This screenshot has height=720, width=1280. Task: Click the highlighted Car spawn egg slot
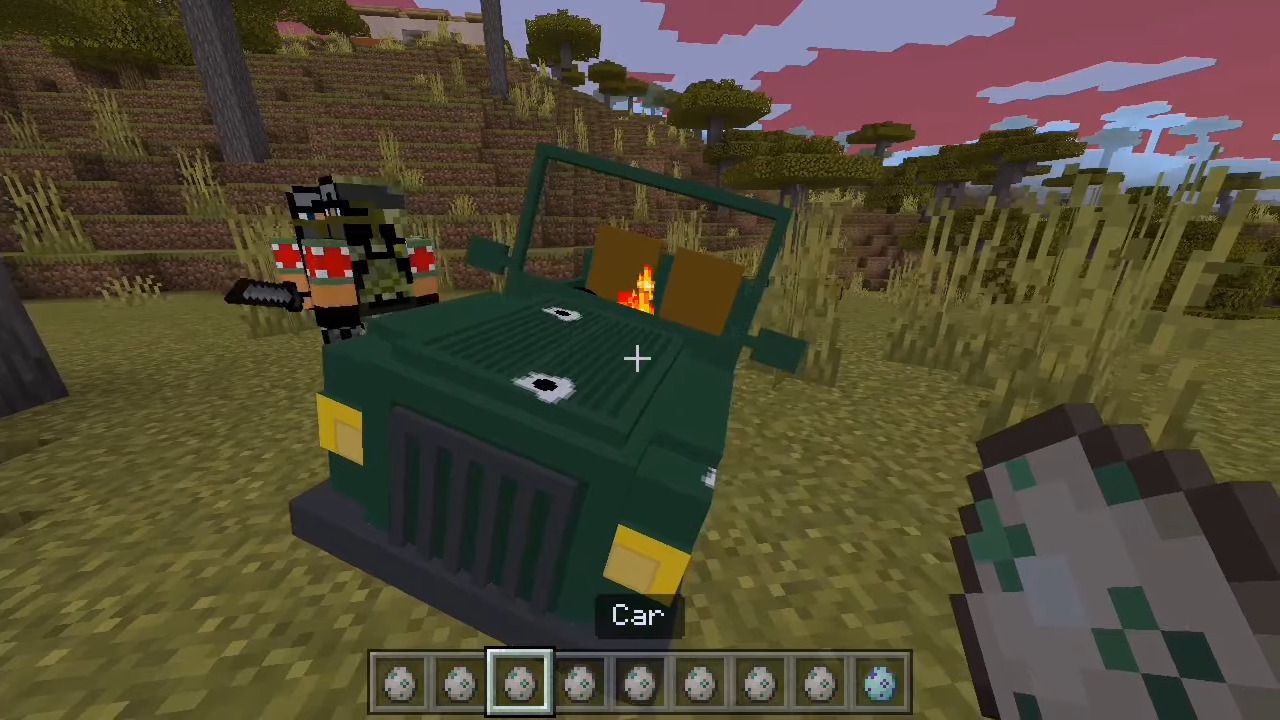(x=520, y=684)
